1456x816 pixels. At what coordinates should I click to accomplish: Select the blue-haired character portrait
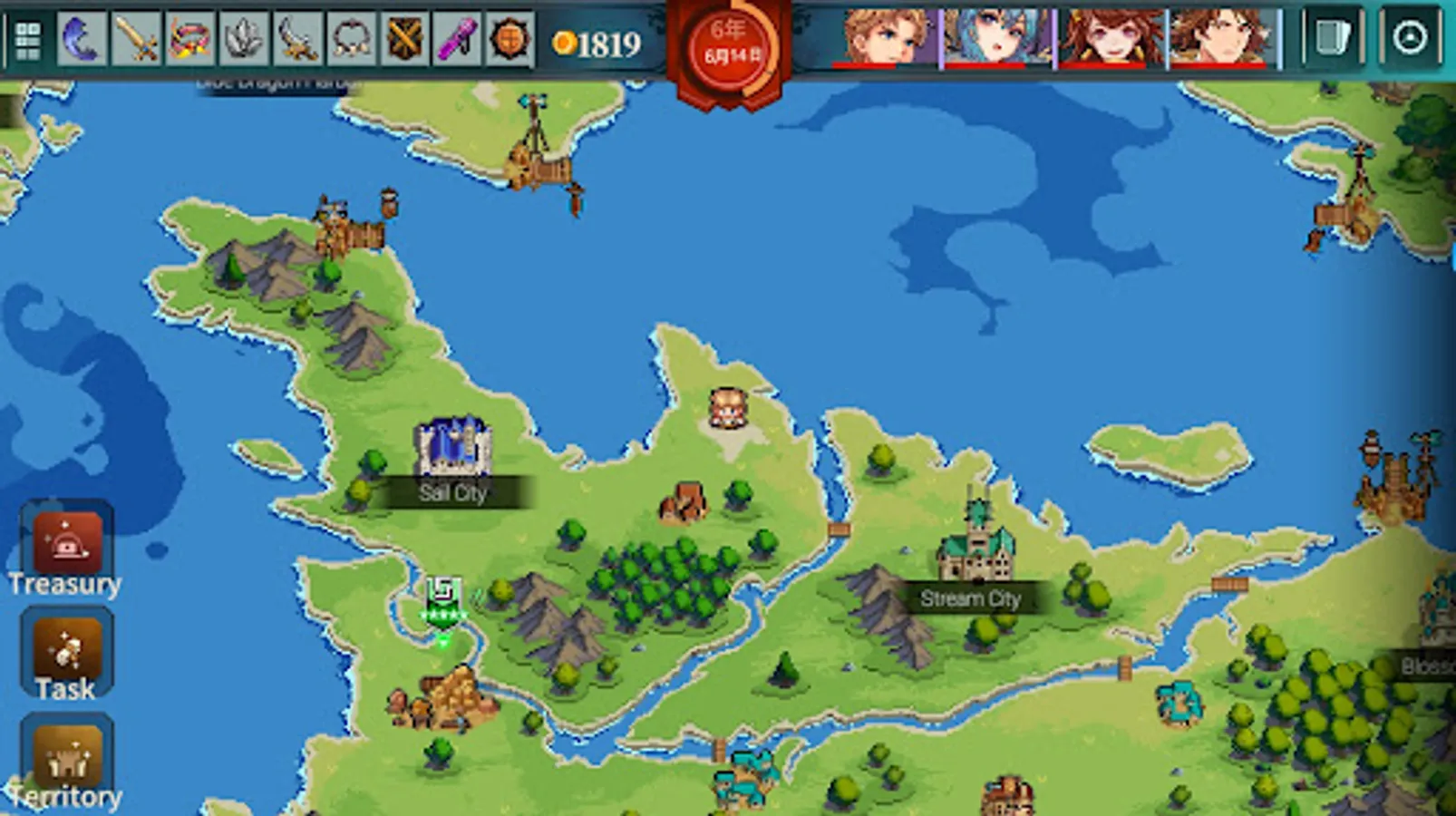click(x=997, y=36)
